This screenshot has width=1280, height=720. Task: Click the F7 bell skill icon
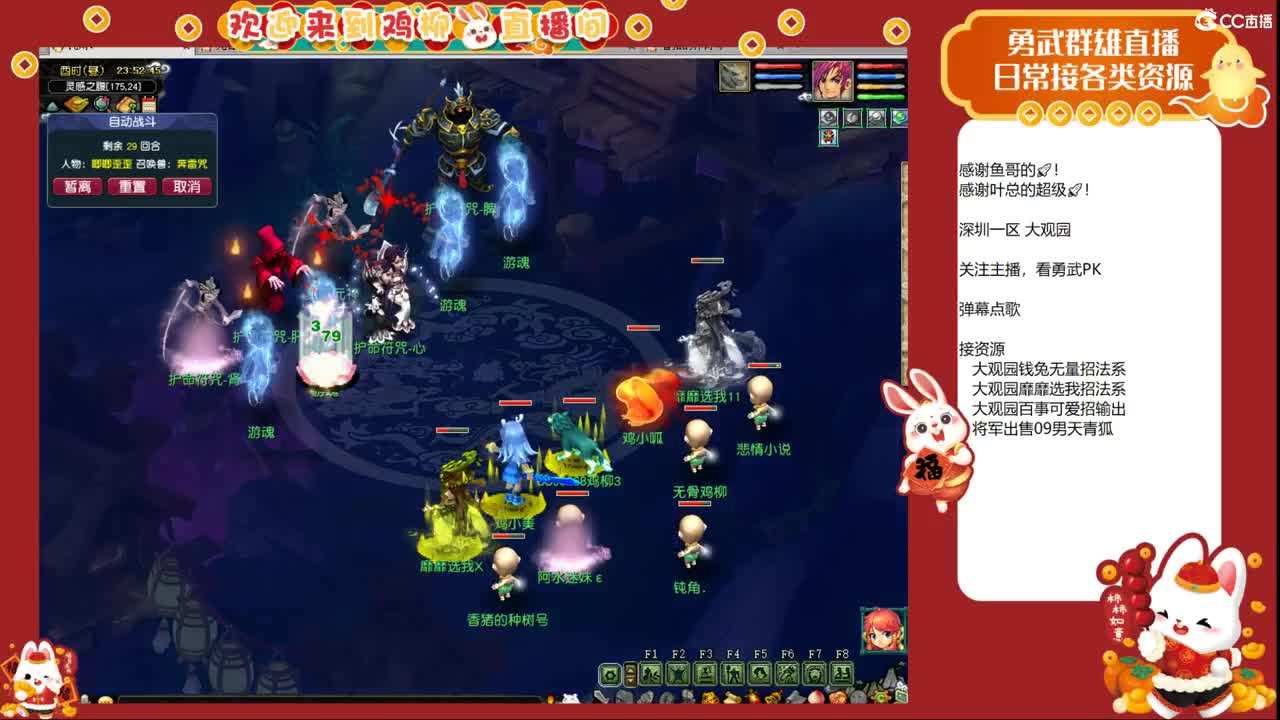[x=815, y=674]
